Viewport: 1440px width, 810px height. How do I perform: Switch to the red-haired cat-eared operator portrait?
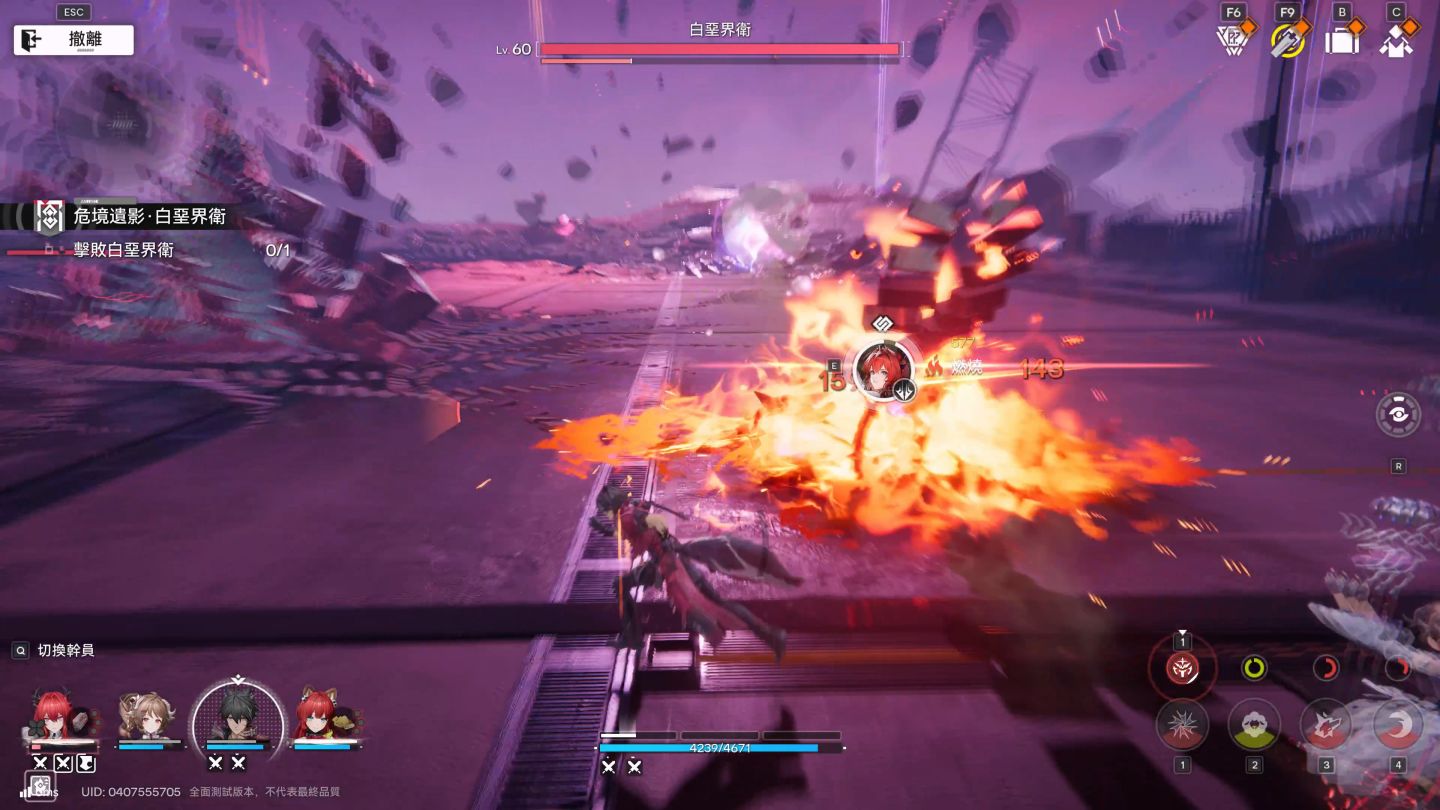coord(323,717)
